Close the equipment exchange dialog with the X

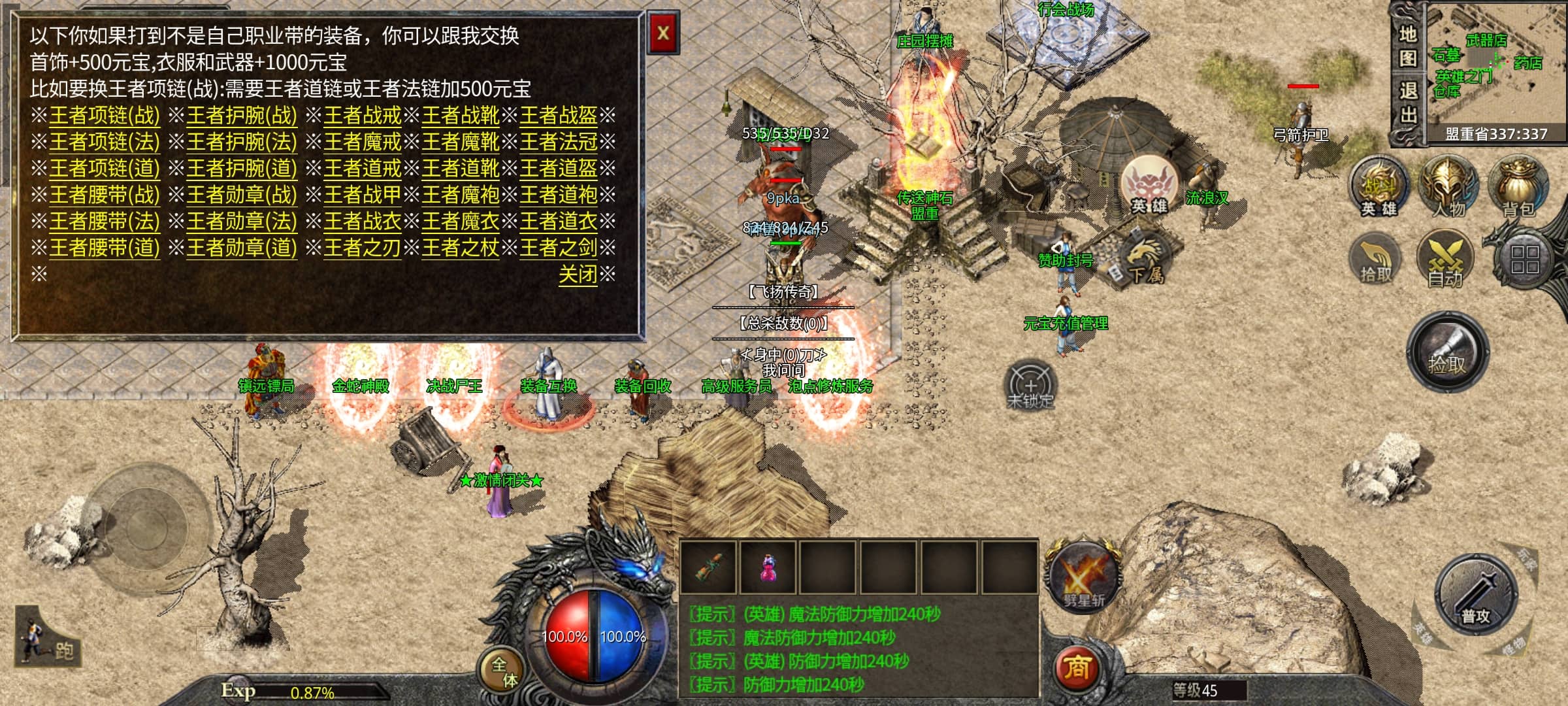pos(663,33)
